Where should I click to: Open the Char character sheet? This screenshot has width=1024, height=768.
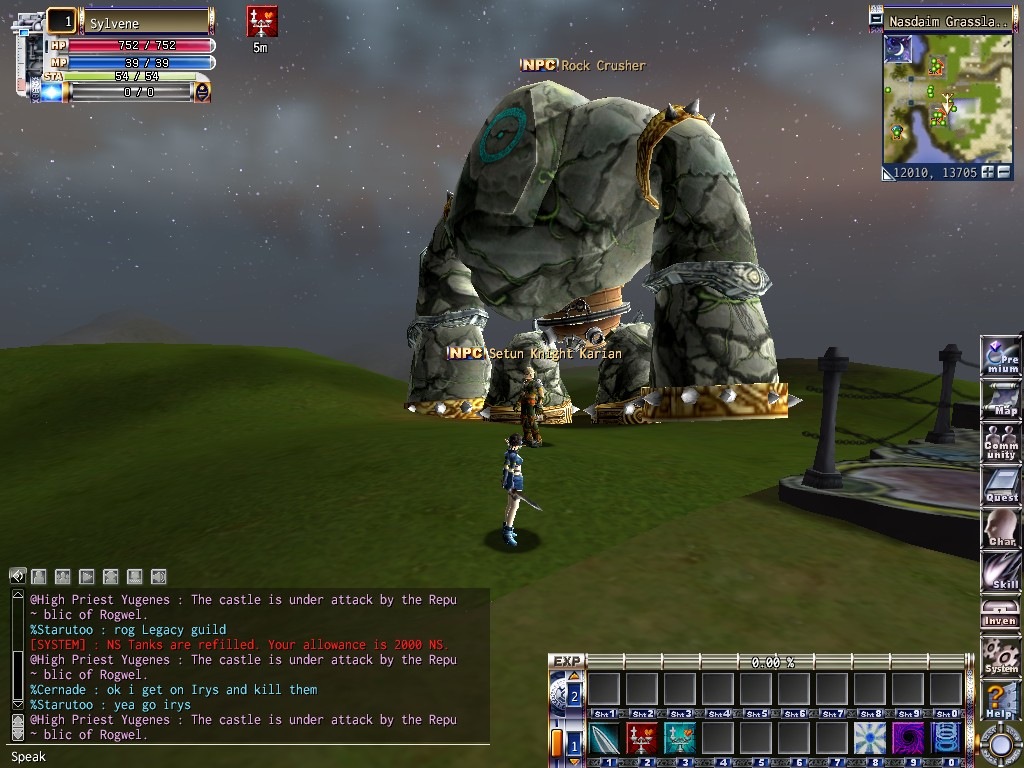(1001, 529)
